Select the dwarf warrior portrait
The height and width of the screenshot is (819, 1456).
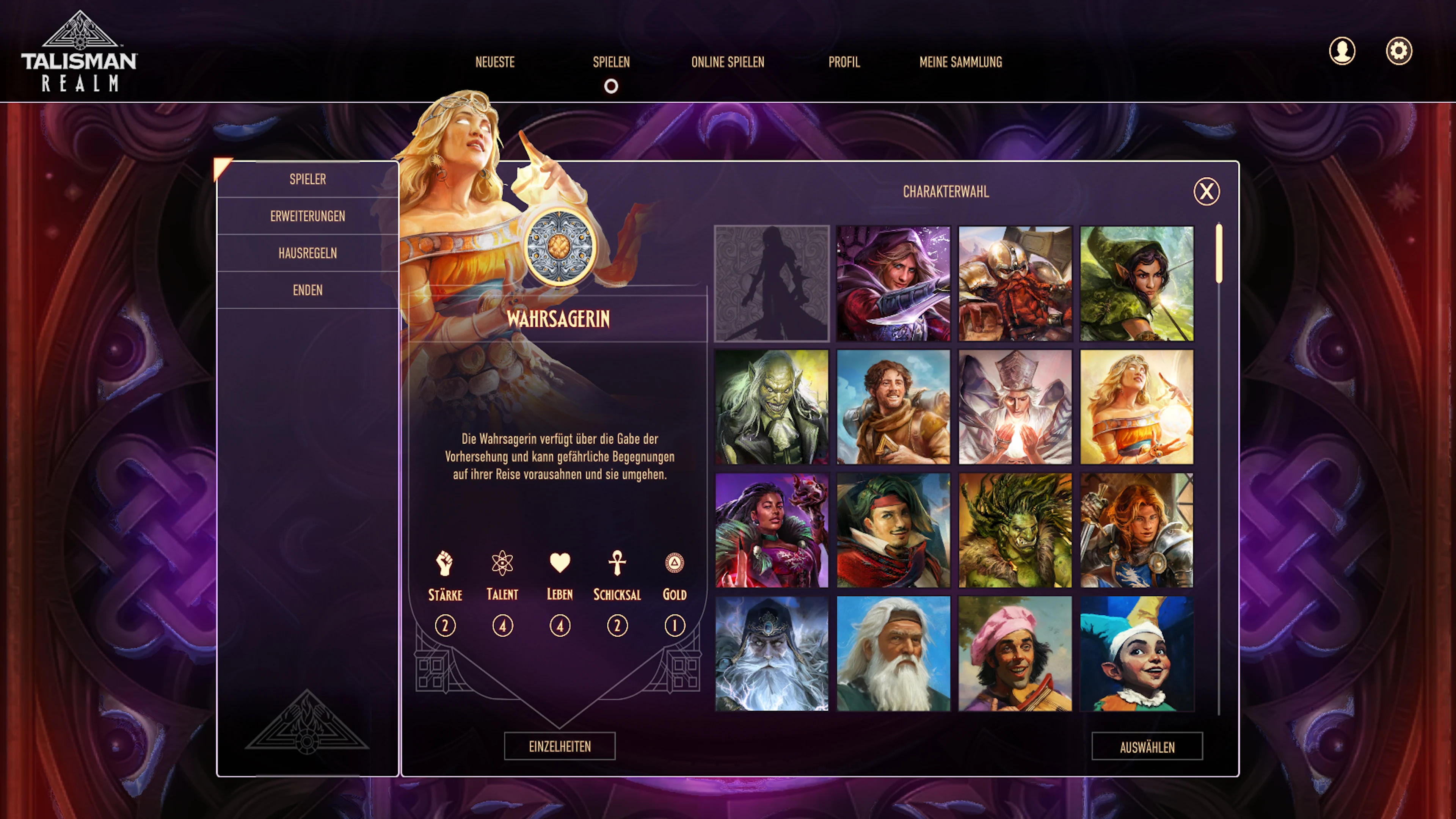click(x=1015, y=284)
